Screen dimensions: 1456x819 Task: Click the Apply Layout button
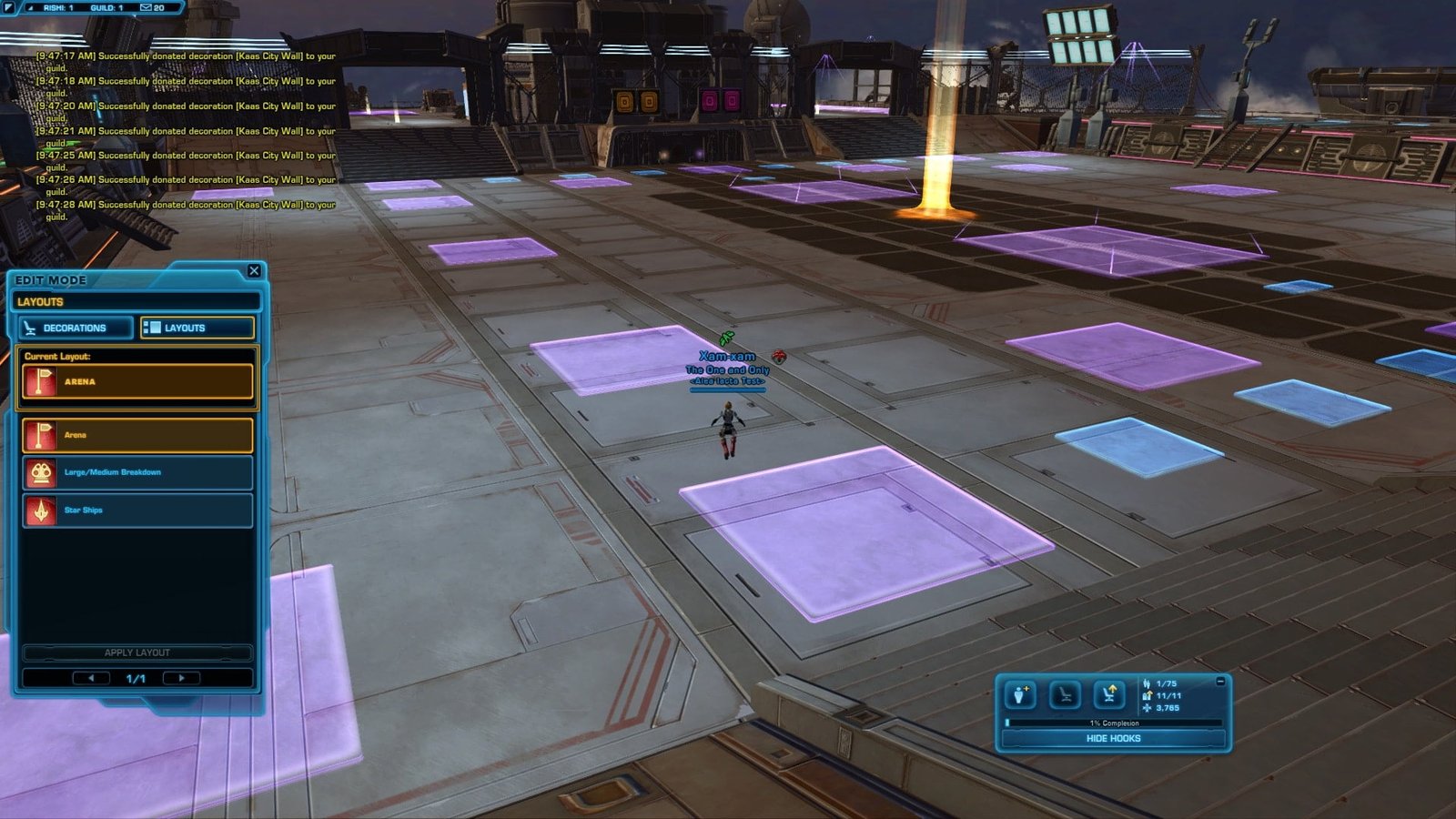click(137, 652)
